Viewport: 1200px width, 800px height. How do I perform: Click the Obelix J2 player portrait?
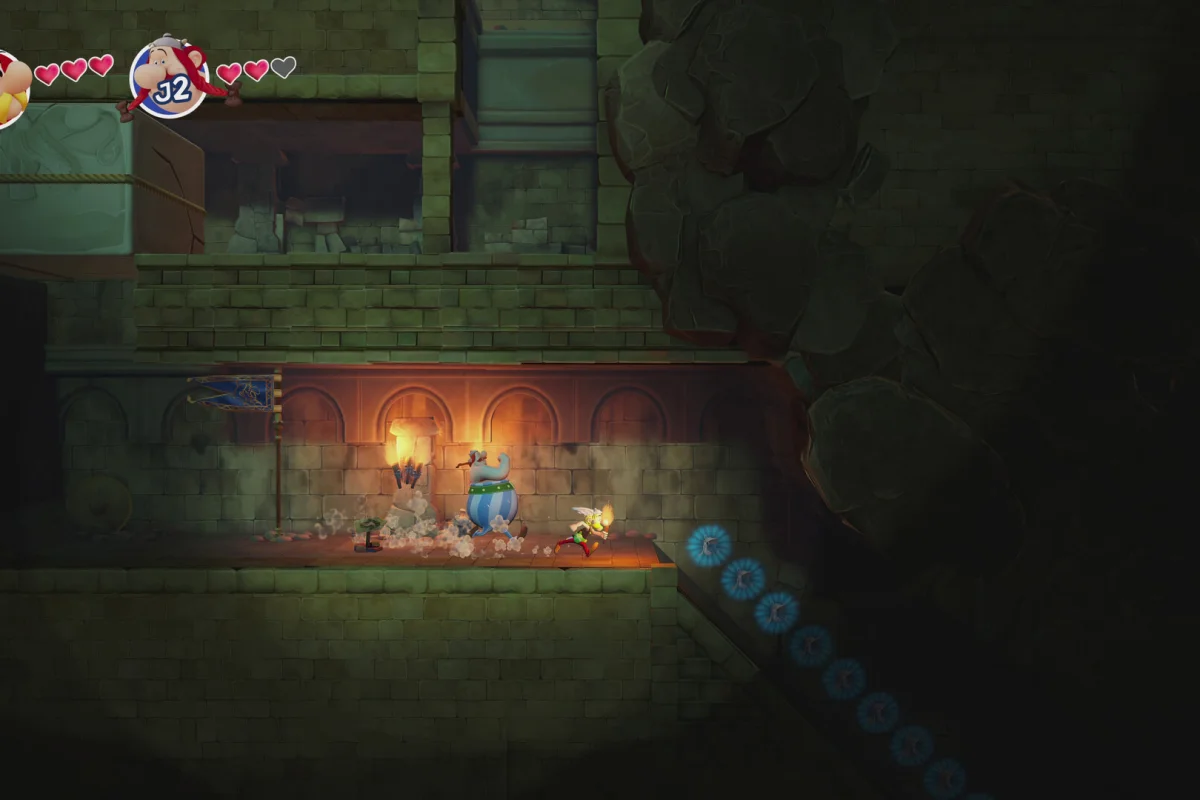coord(169,78)
